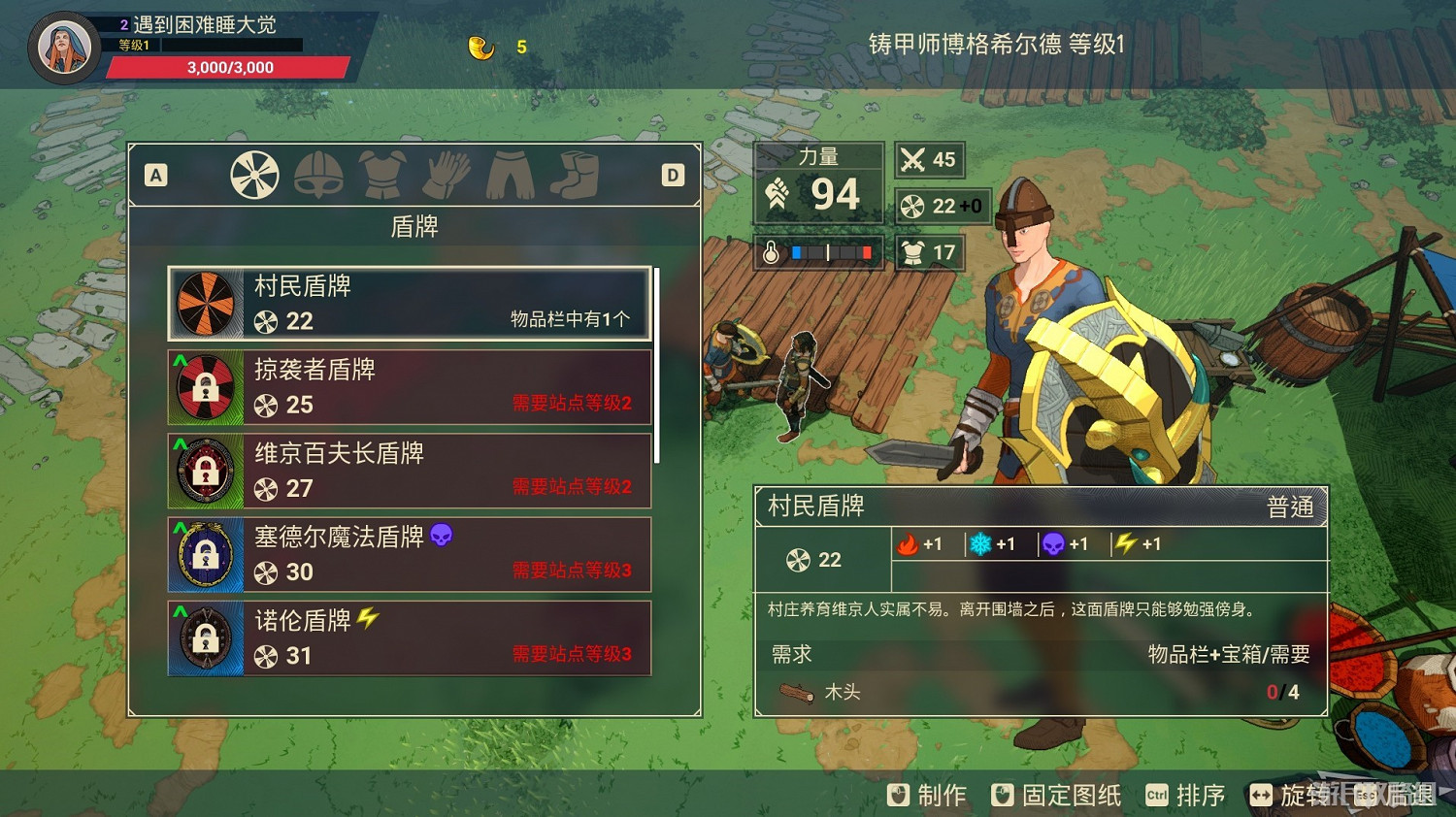Viewport: 1456px width, 817px height.
Task: Click the fire resistance +1 icon
Action: tap(910, 543)
